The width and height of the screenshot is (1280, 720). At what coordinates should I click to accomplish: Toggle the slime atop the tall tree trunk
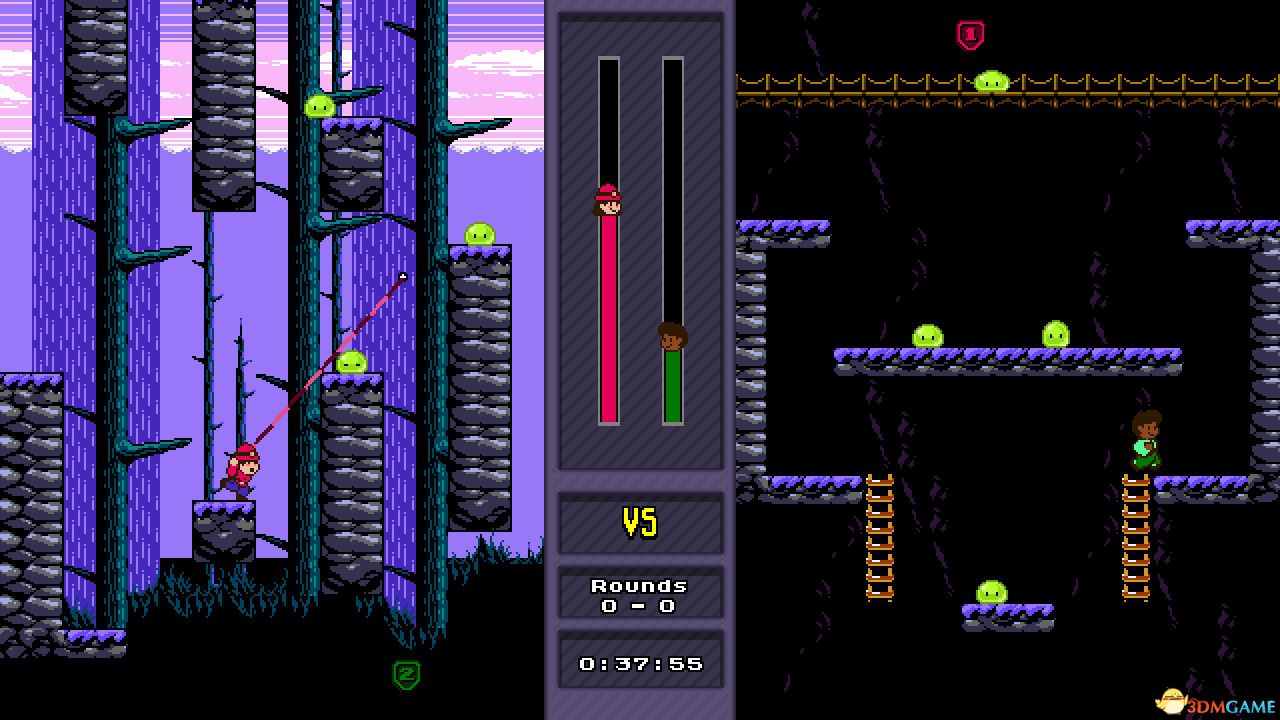point(322,104)
